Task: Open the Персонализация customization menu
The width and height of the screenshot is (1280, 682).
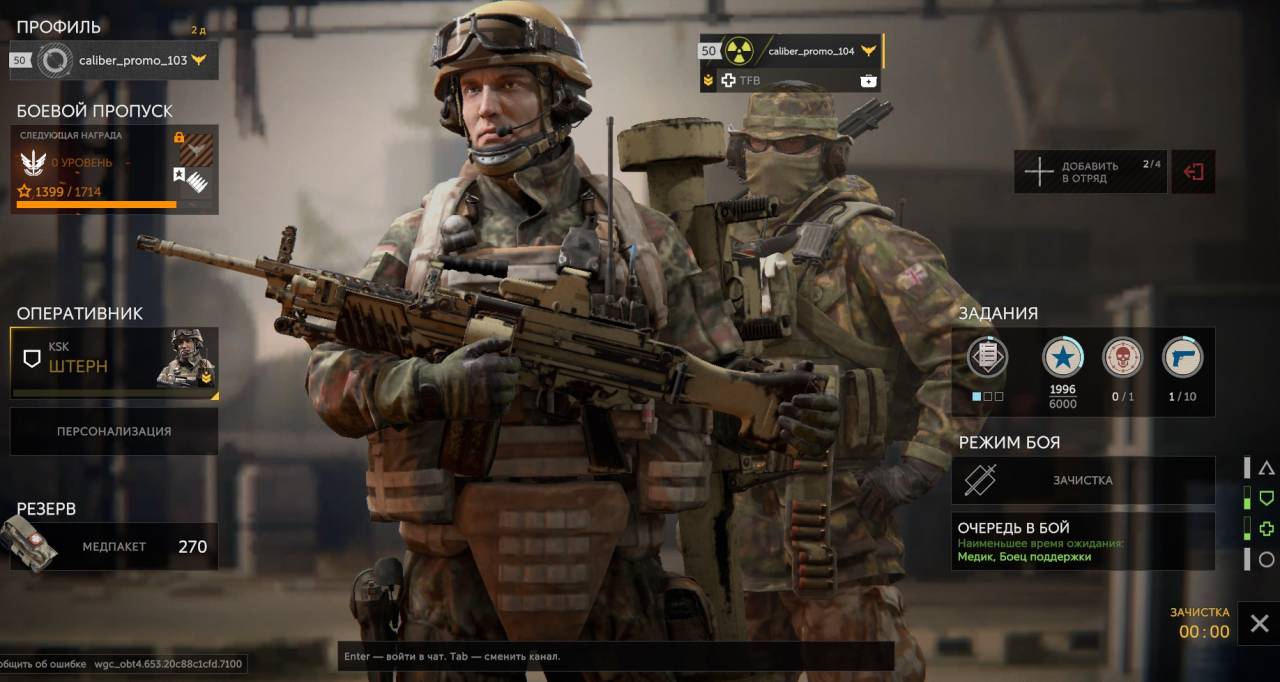Action: click(114, 432)
